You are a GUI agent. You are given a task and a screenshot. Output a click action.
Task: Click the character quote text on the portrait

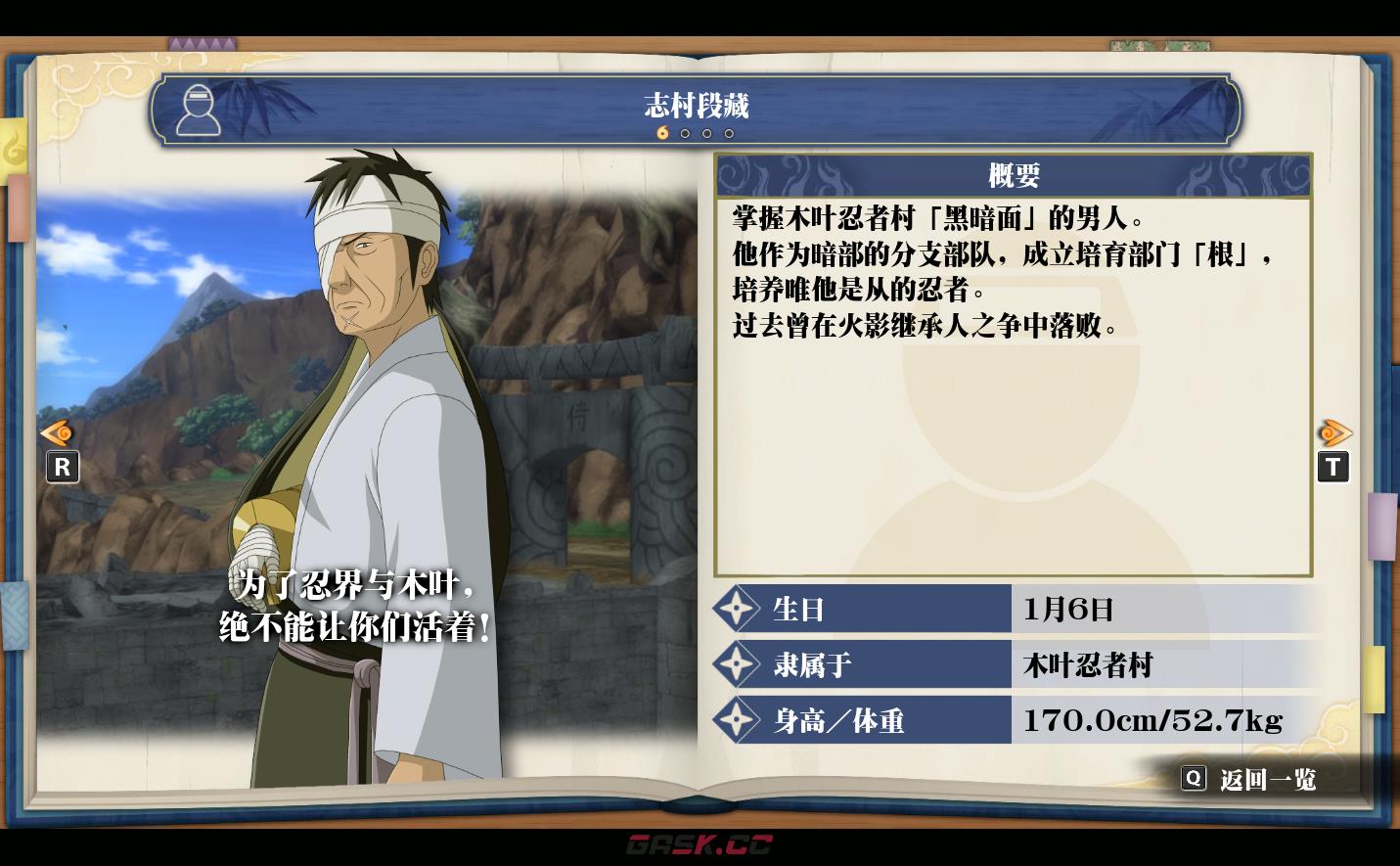coord(359,605)
